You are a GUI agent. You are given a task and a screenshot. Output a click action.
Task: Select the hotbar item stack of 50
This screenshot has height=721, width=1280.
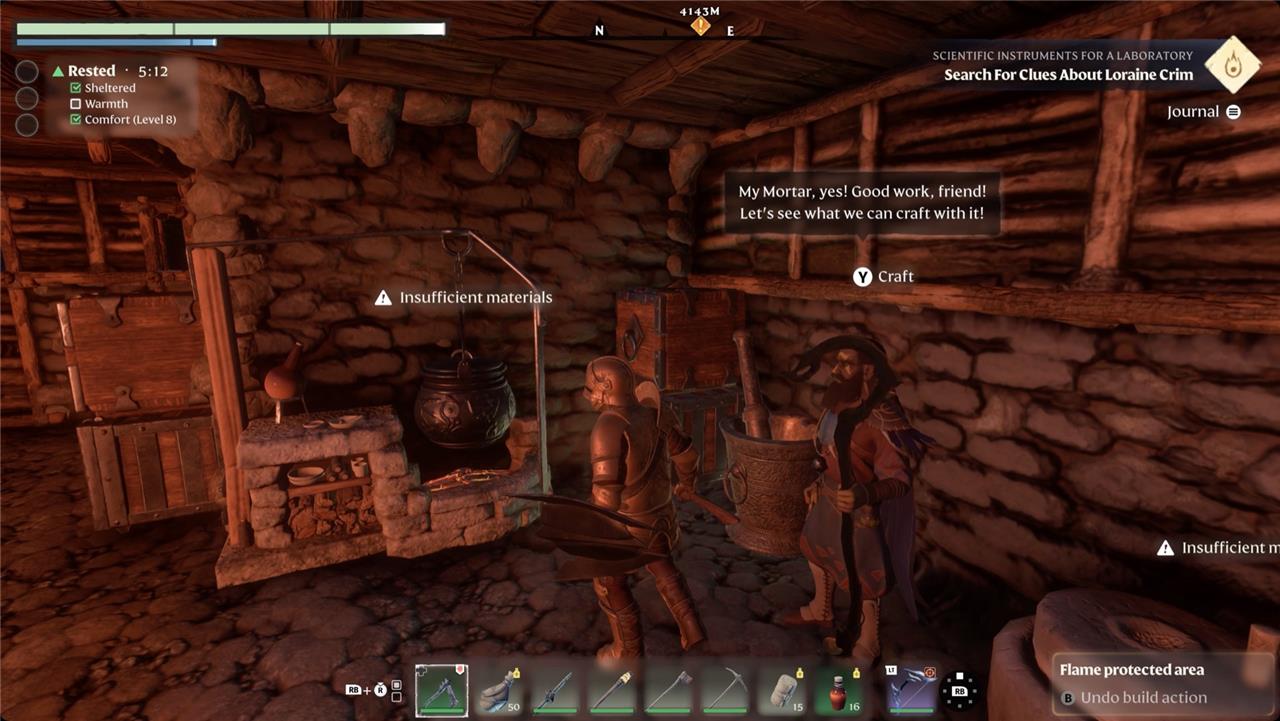(x=498, y=690)
